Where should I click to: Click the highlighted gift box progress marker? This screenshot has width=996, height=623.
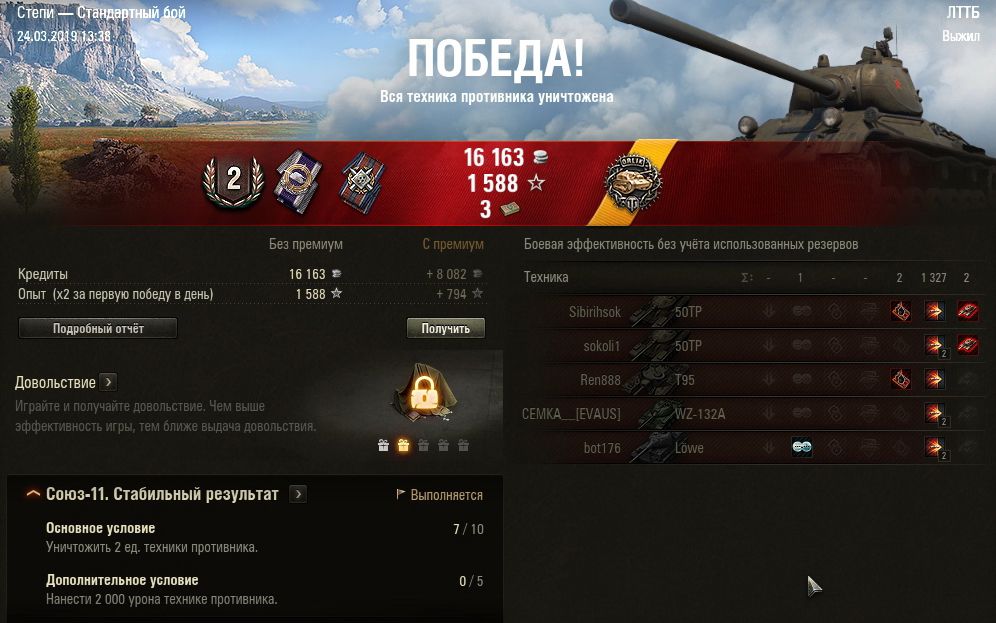403,446
